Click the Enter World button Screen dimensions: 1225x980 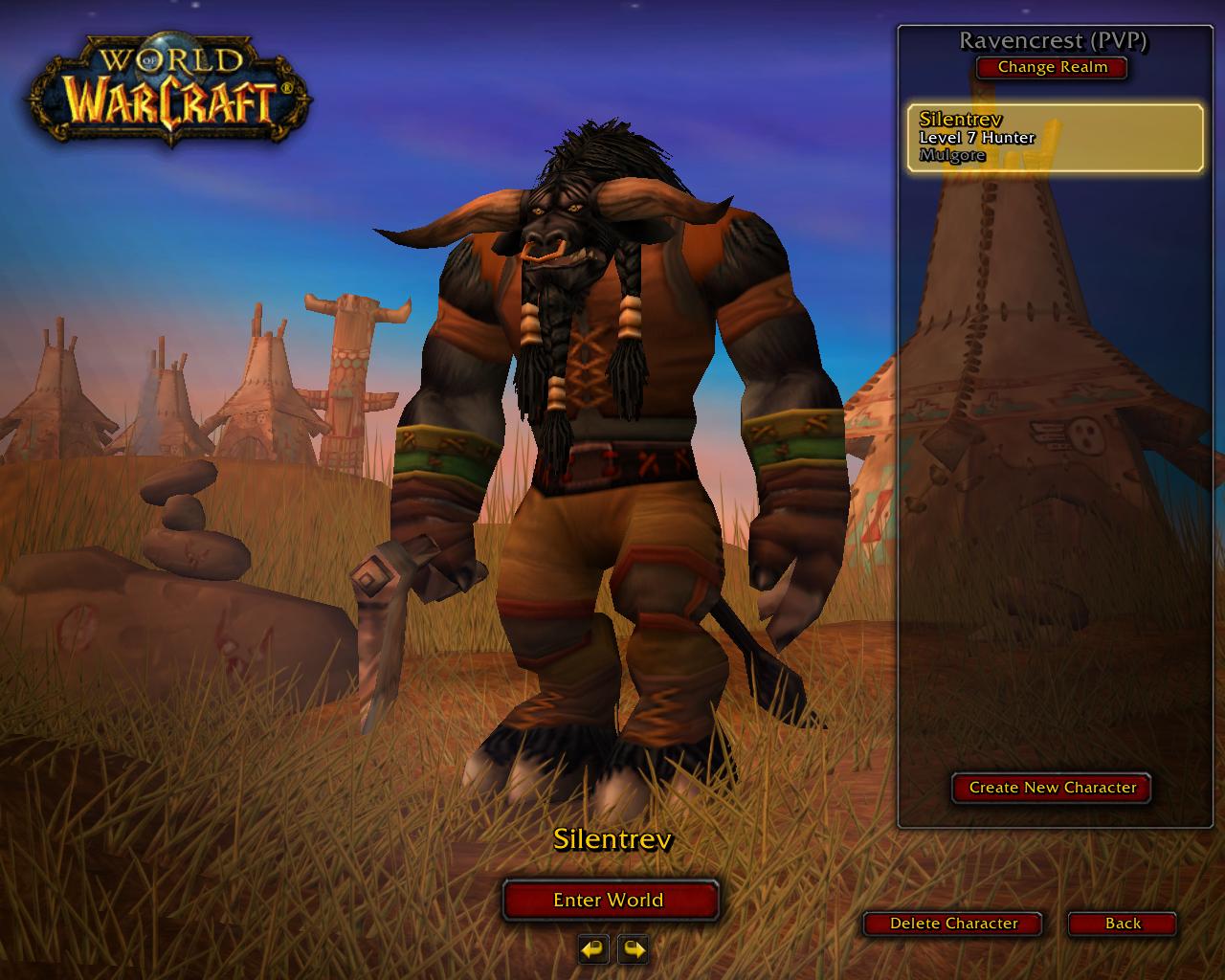(x=610, y=900)
